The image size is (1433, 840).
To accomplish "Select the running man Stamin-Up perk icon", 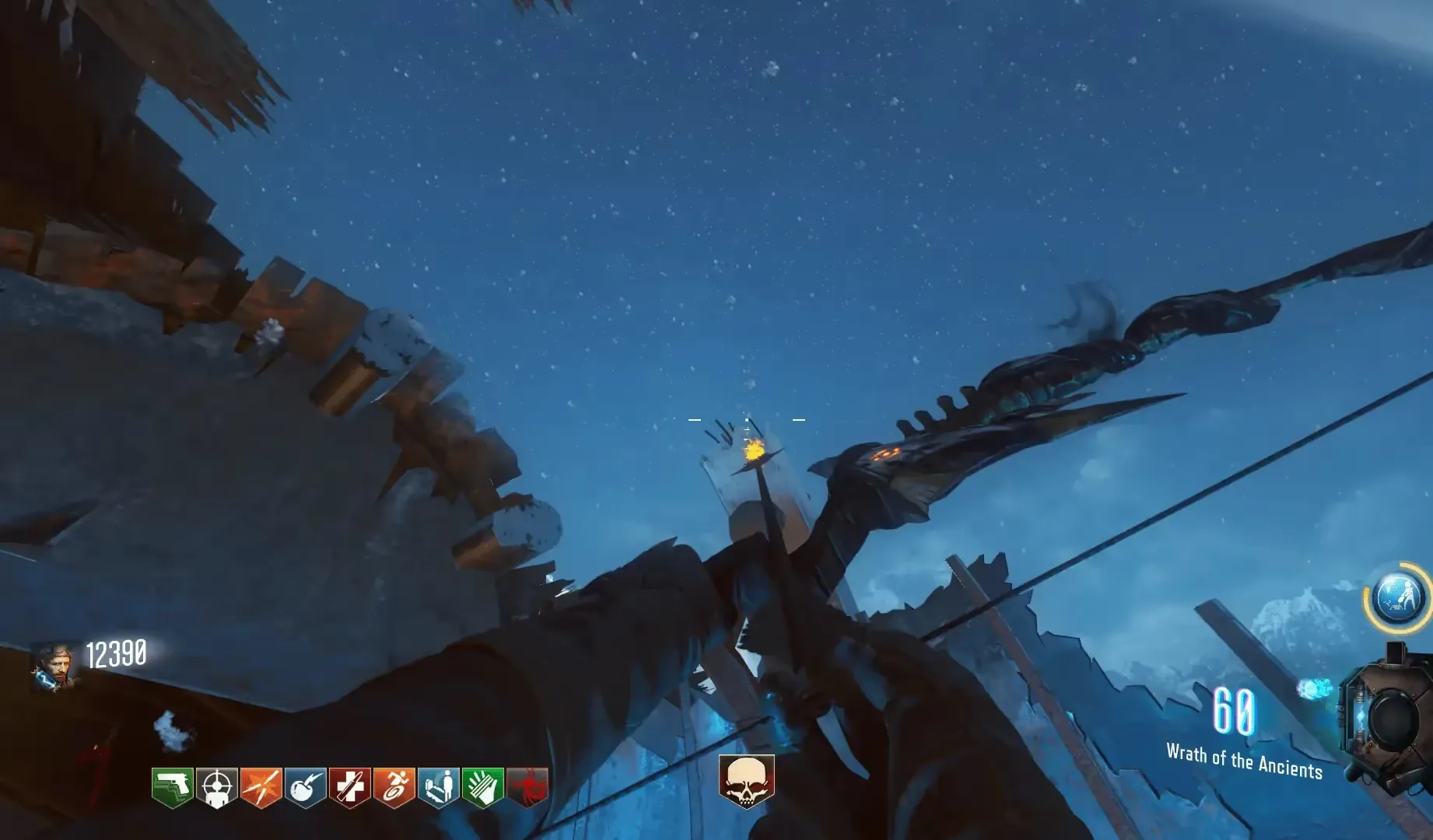I will (x=394, y=787).
